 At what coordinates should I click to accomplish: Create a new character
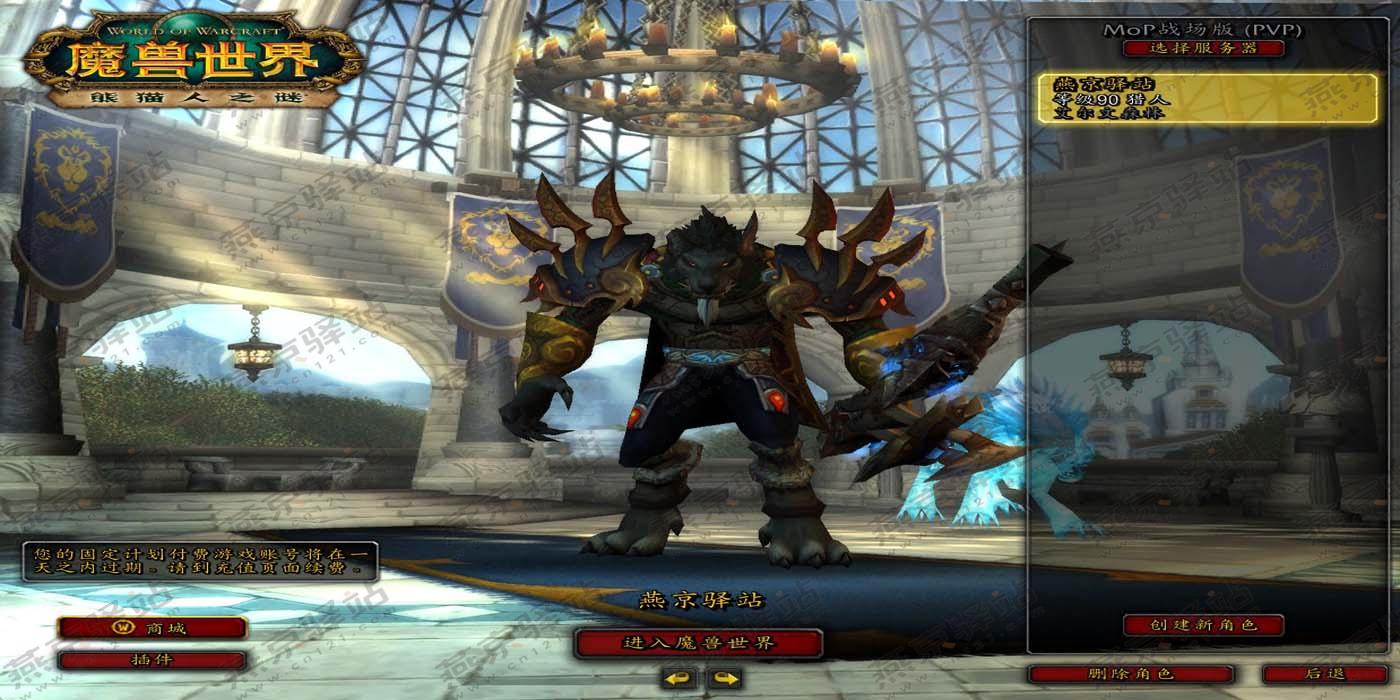tap(1203, 625)
